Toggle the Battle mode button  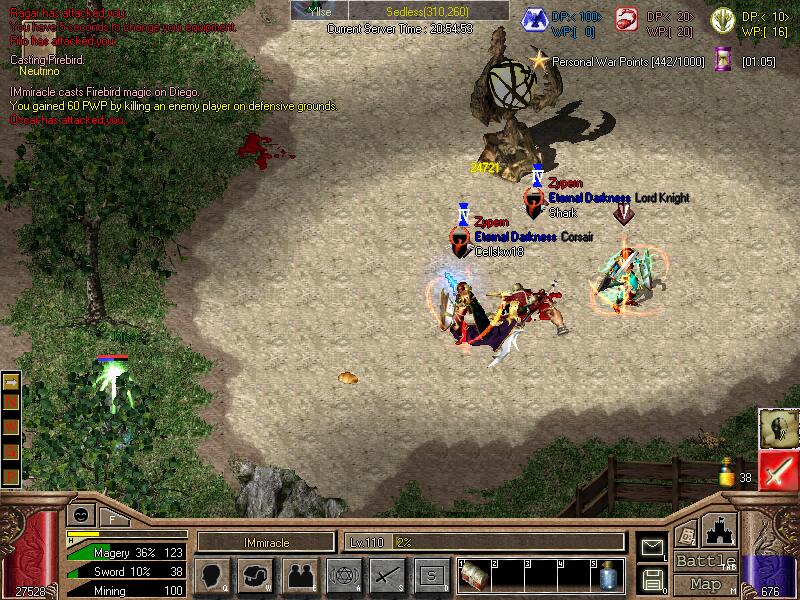point(705,561)
